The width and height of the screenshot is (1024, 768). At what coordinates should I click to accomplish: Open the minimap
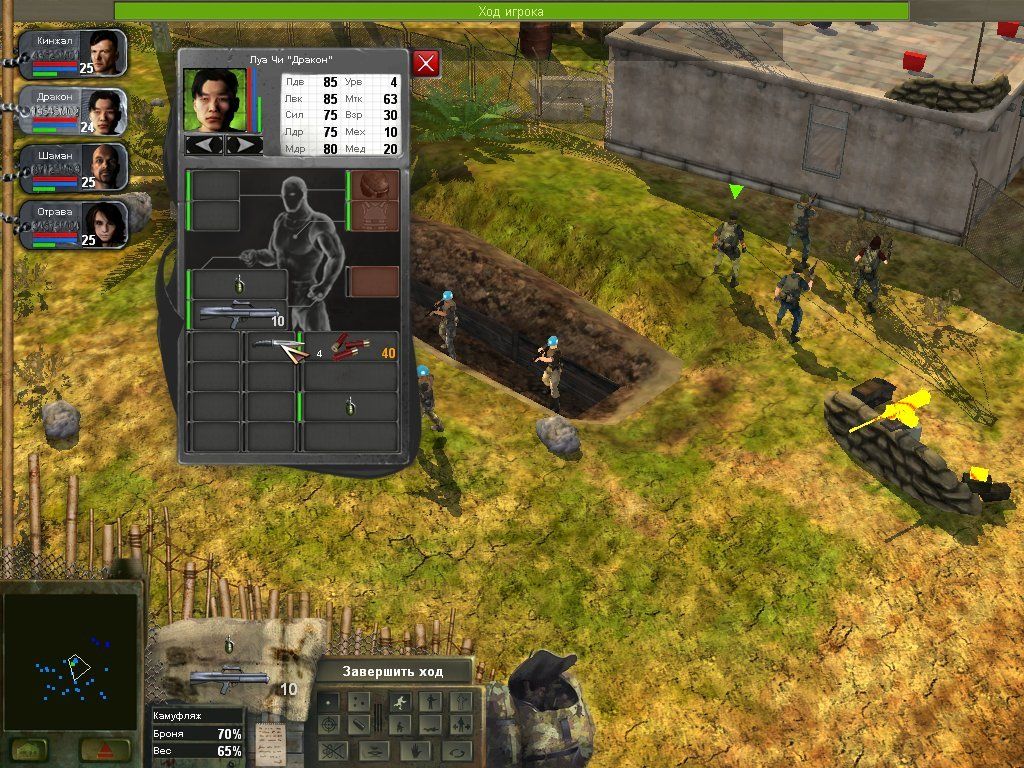[69, 660]
